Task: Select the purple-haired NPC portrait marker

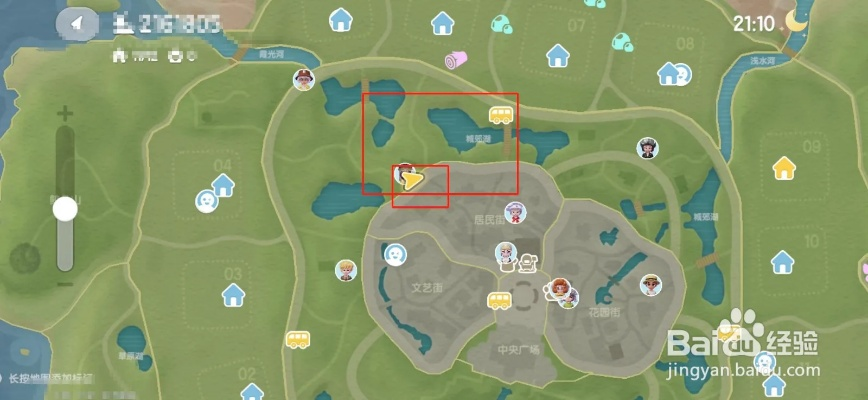Action: click(515, 212)
